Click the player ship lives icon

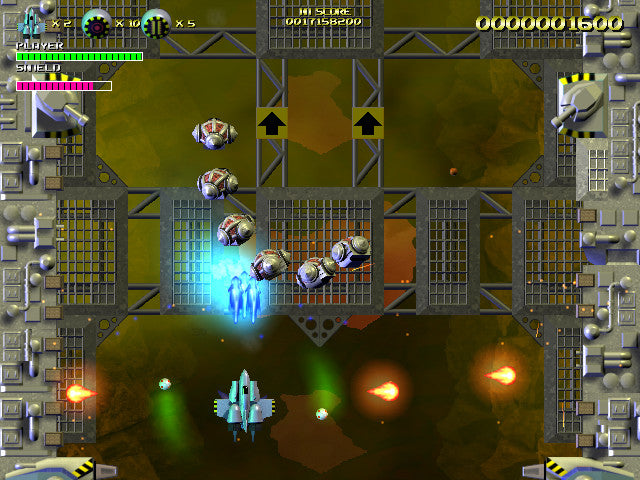point(32,22)
